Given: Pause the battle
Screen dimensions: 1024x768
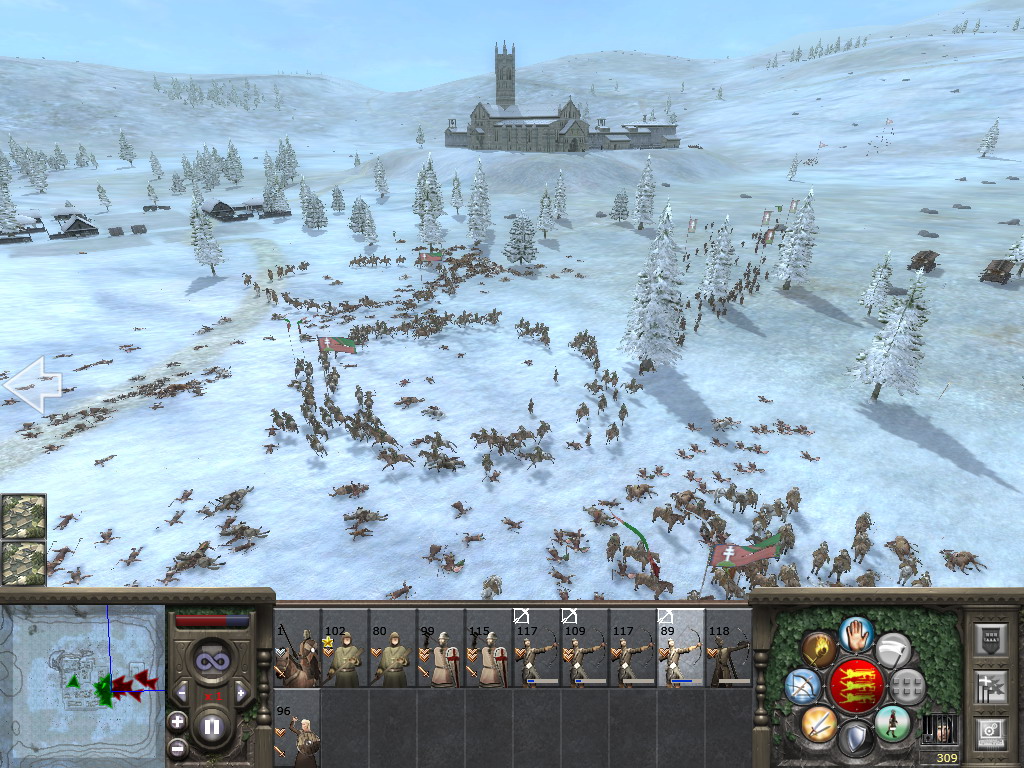Looking at the screenshot, I should 212,728.
